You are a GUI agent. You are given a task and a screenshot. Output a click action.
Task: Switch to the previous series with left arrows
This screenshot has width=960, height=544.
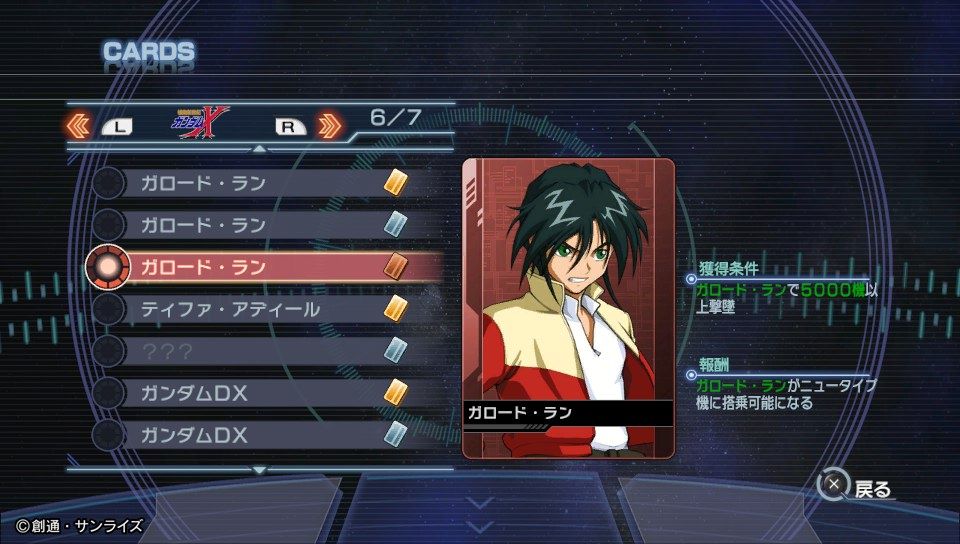[79, 126]
